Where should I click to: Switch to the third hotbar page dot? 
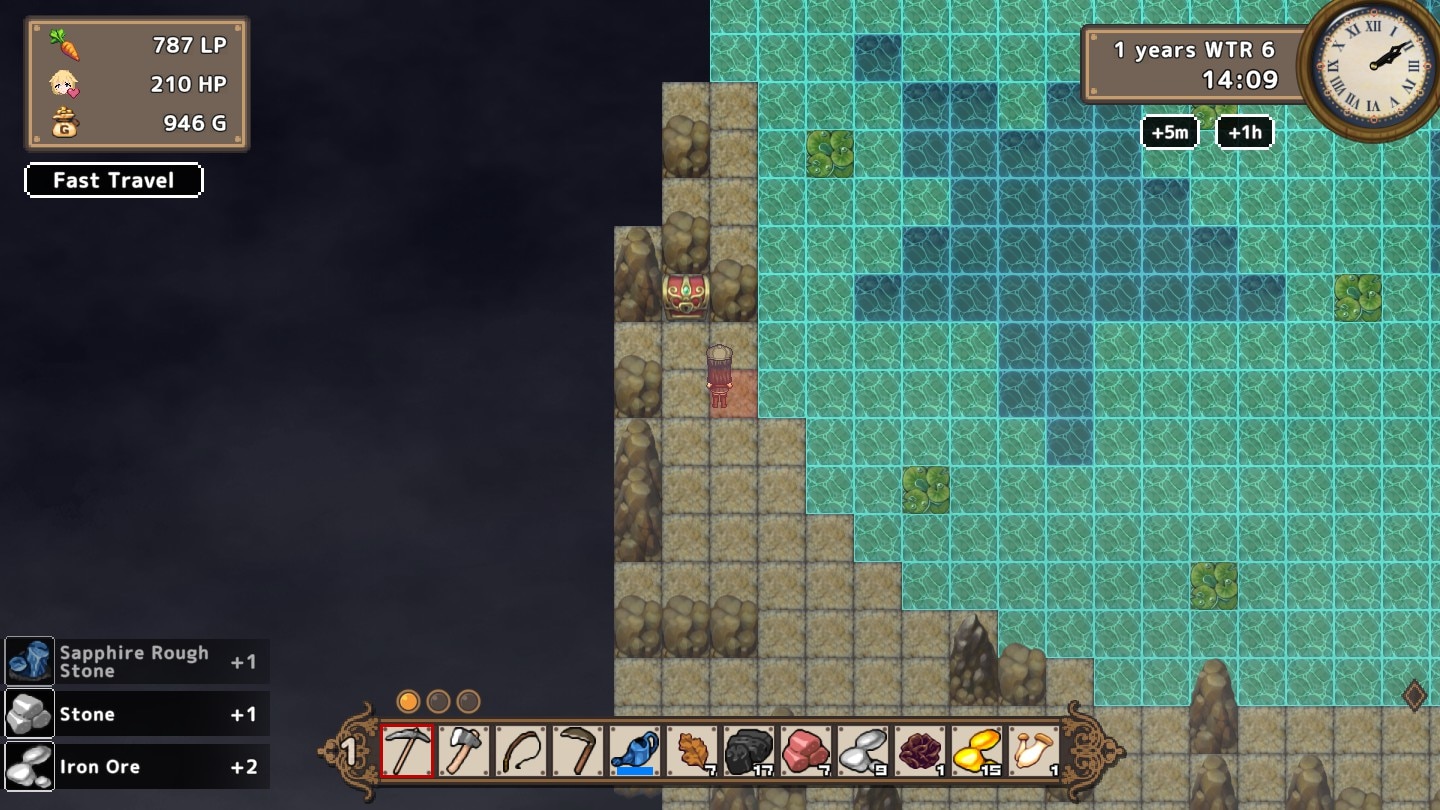468,701
